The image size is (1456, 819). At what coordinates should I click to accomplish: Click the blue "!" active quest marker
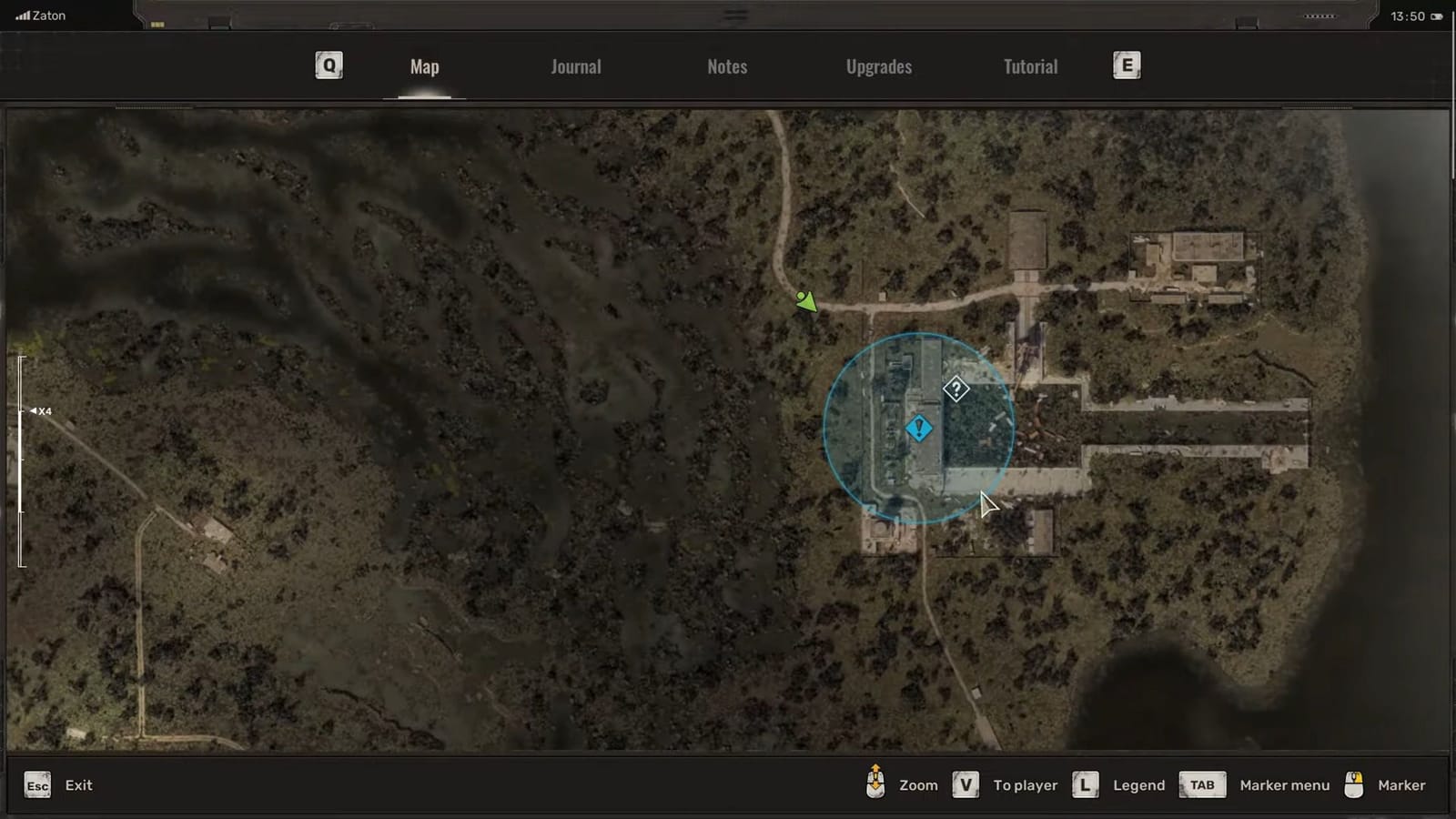[x=918, y=428]
